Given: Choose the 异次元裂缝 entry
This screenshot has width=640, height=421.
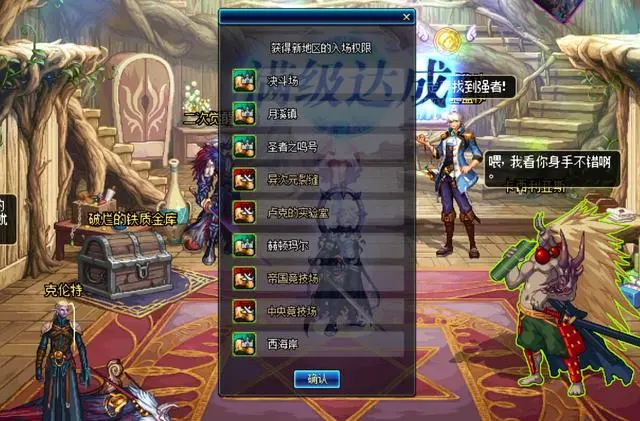Looking at the screenshot, I should 318,179.
